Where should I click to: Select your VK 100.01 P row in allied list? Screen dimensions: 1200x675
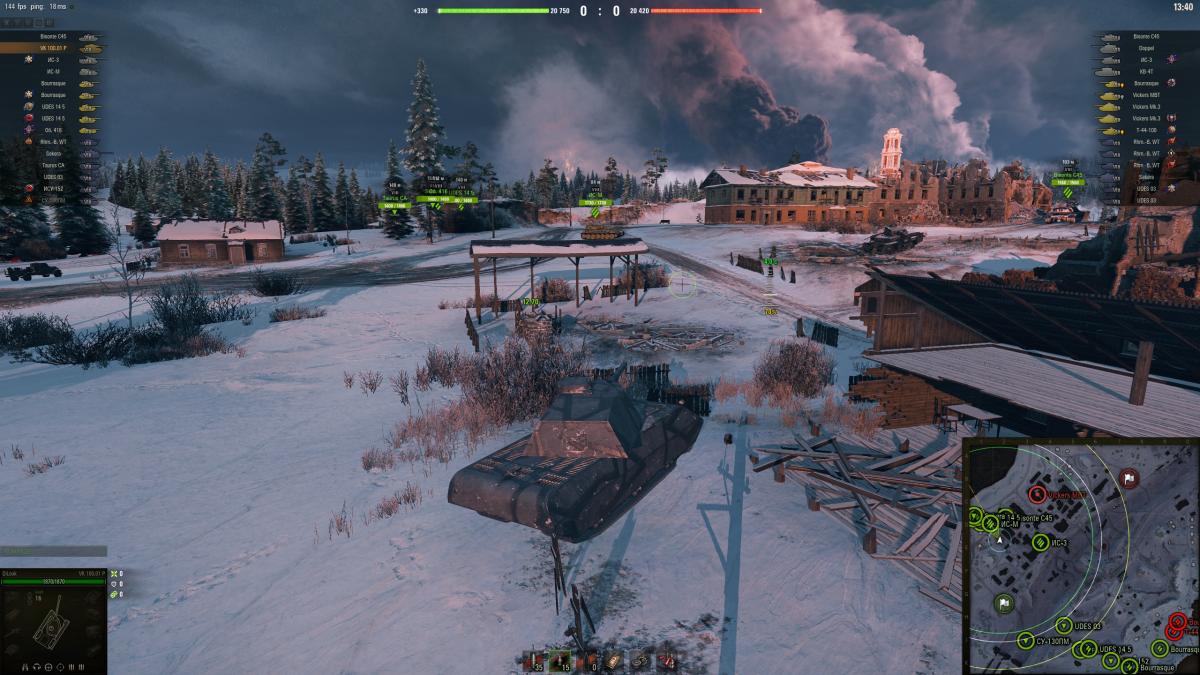(52, 48)
